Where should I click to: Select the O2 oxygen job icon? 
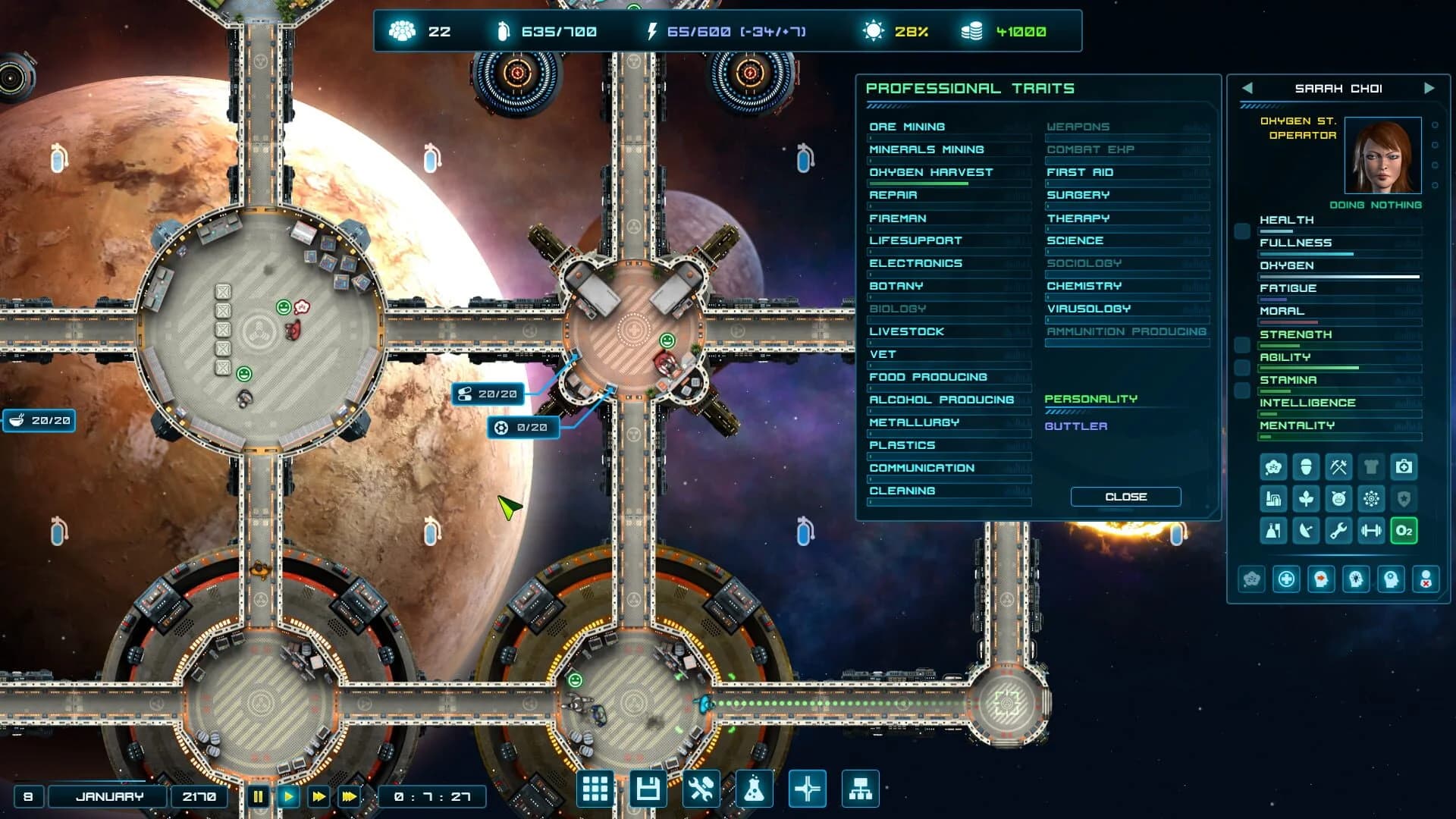(1404, 531)
